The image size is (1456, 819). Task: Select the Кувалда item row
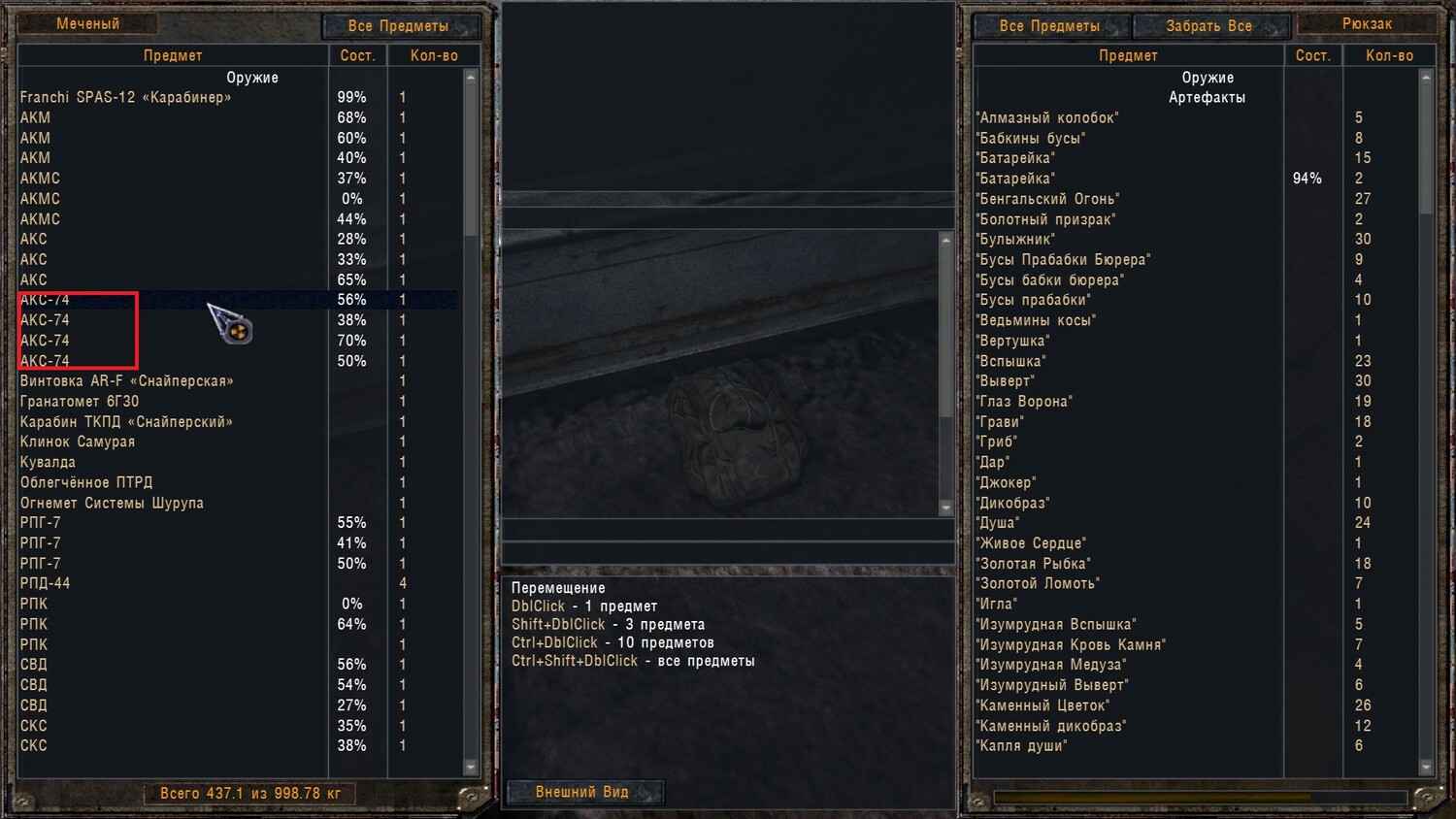(x=48, y=462)
